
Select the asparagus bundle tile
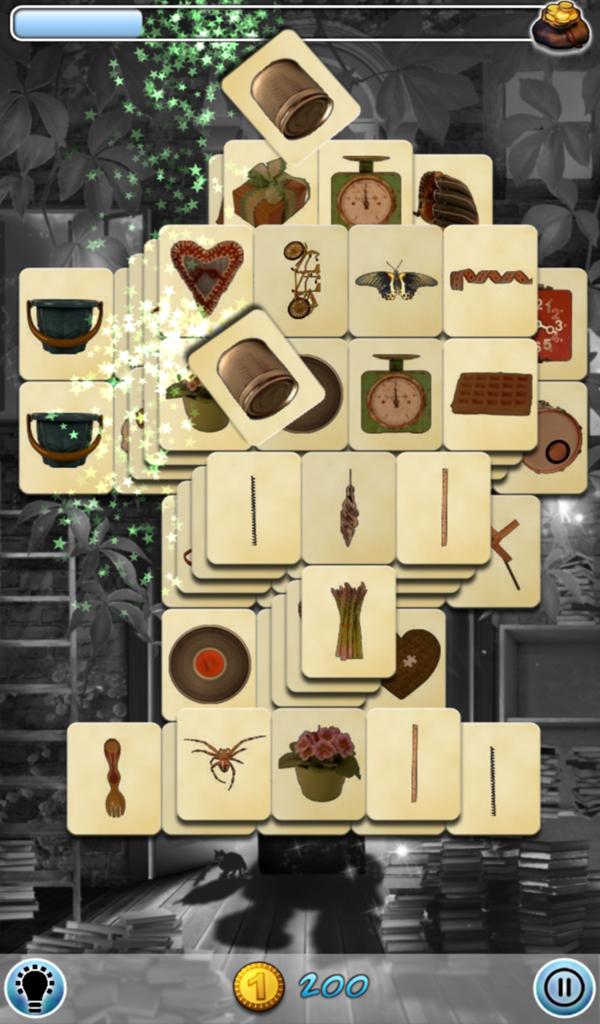[348, 621]
